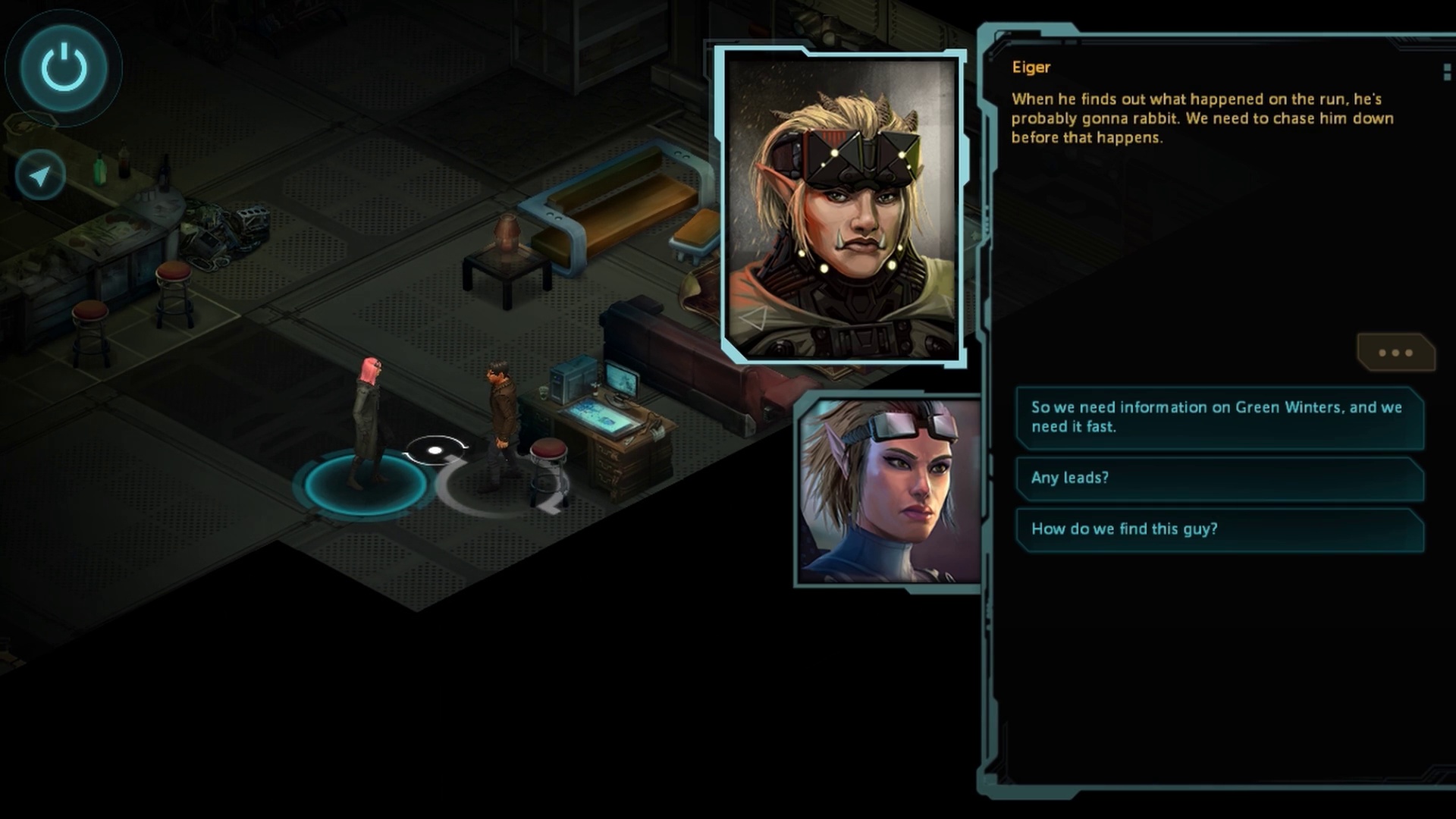
Task: Choose "So we need information on Green Winters" reply
Action: coord(1219,417)
